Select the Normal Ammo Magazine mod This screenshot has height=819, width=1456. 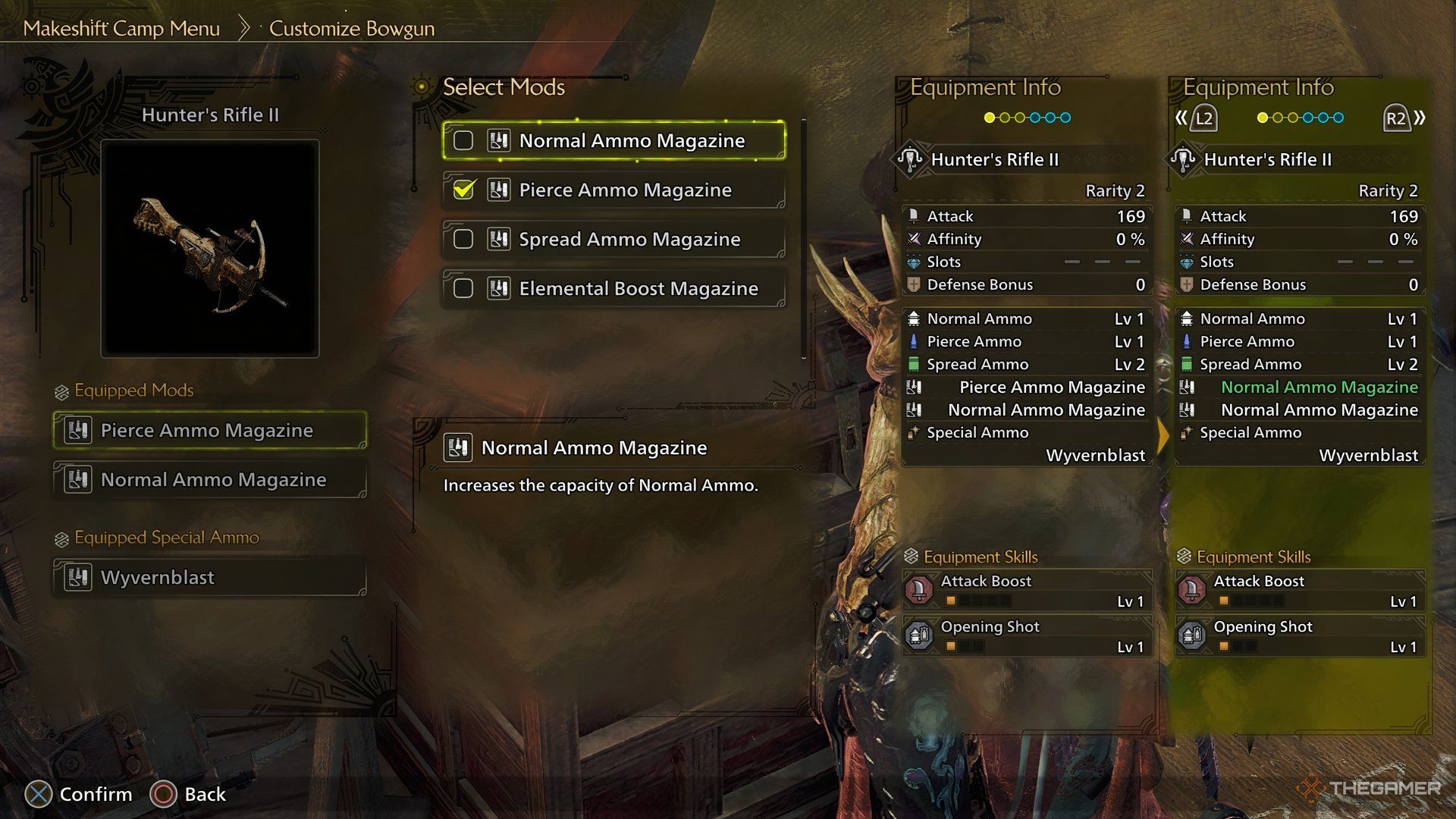614,141
